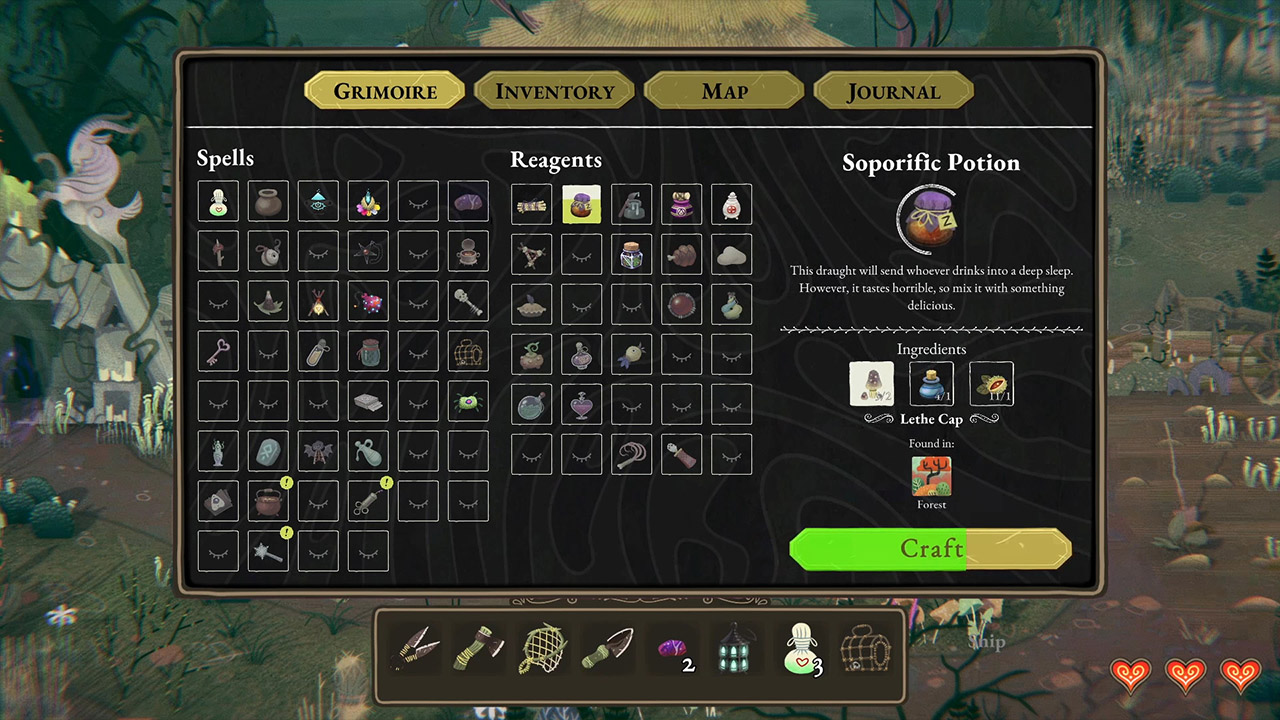This screenshot has width=1280, height=720.
Task: Select the magic wand spell with alert
Action: point(268,551)
